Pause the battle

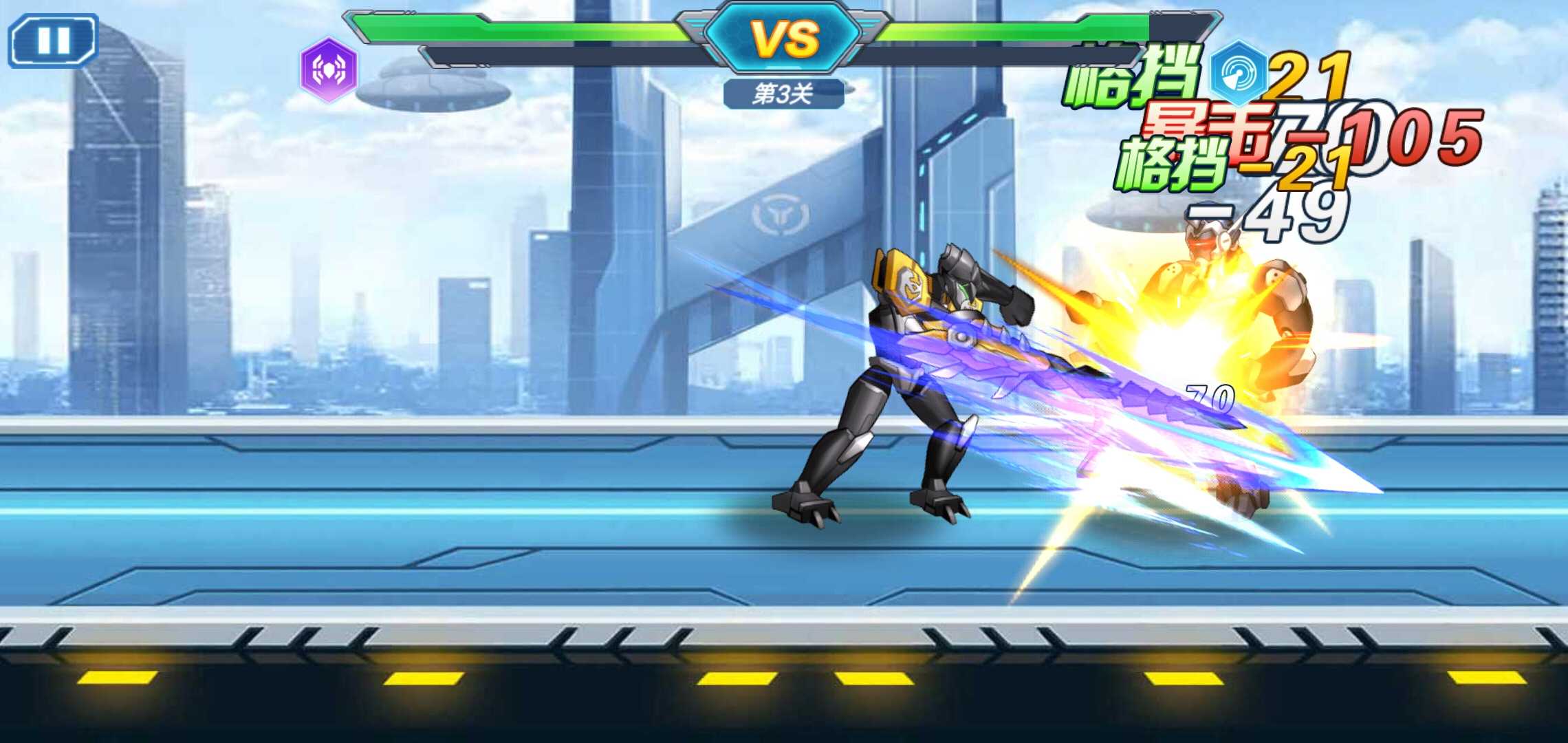coord(53,41)
